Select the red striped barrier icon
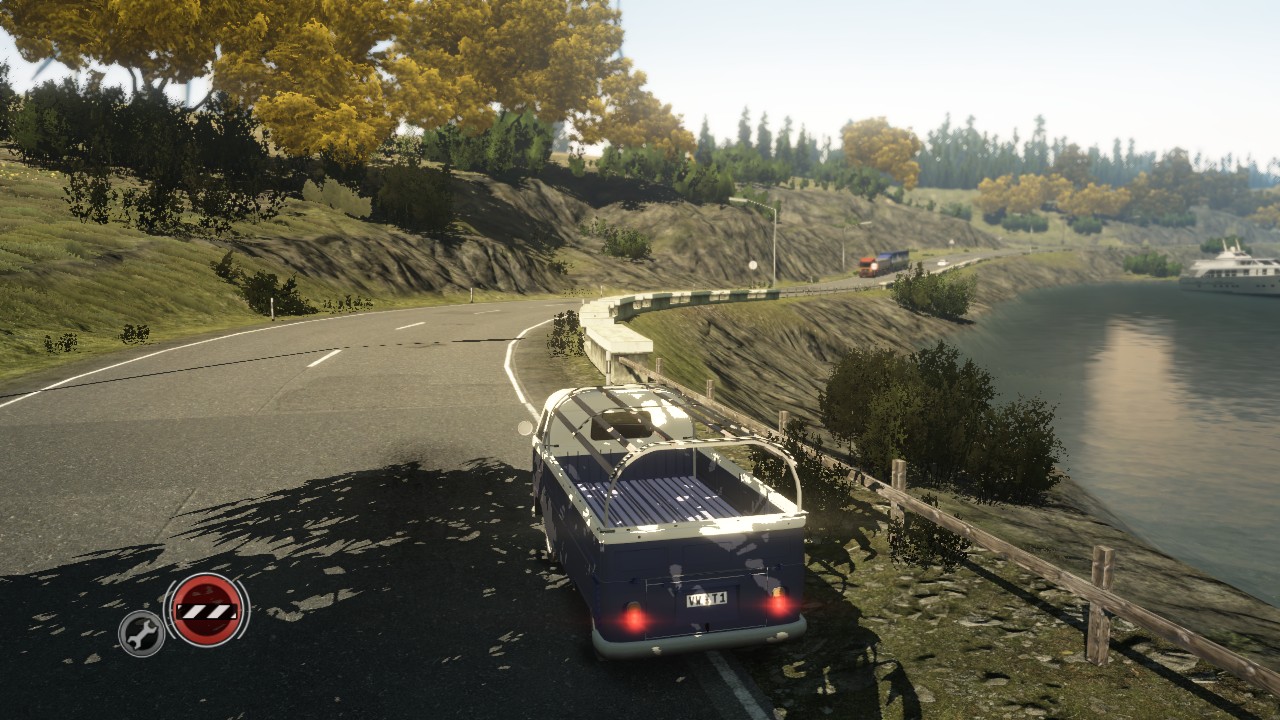Viewport: 1280px width, 720px height. point(207,610)
